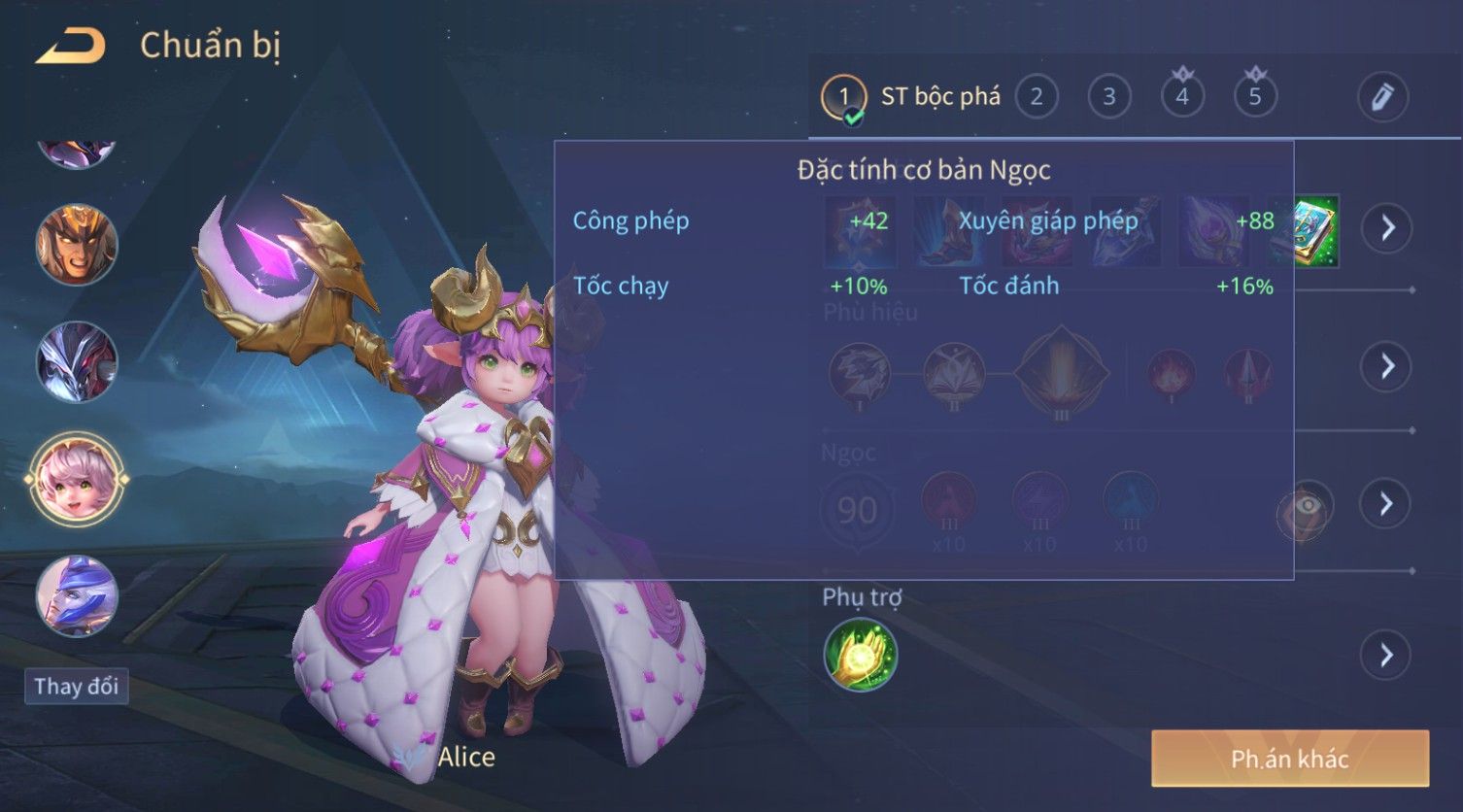This screenshot has width=1463, height=812.
Task: Click the Phương án khác button
Action: (x=1289, y=759)
